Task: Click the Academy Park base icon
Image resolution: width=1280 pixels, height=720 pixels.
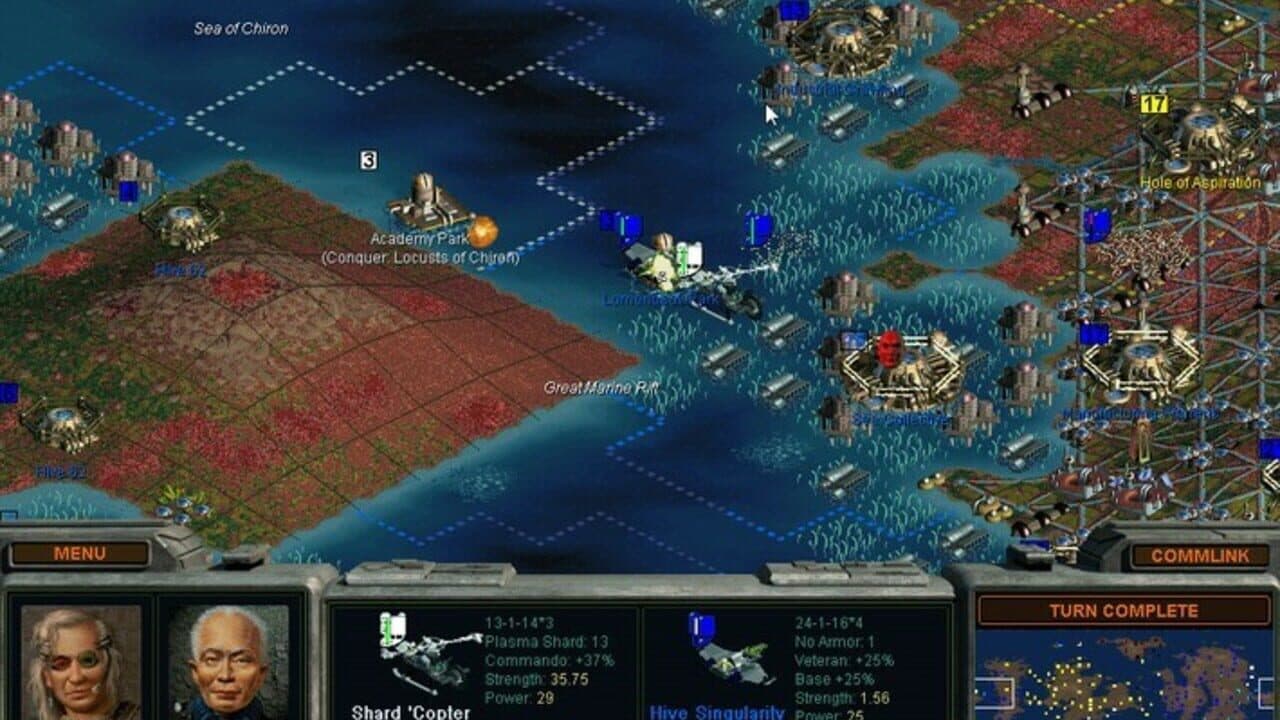Action: click(424, 200)
